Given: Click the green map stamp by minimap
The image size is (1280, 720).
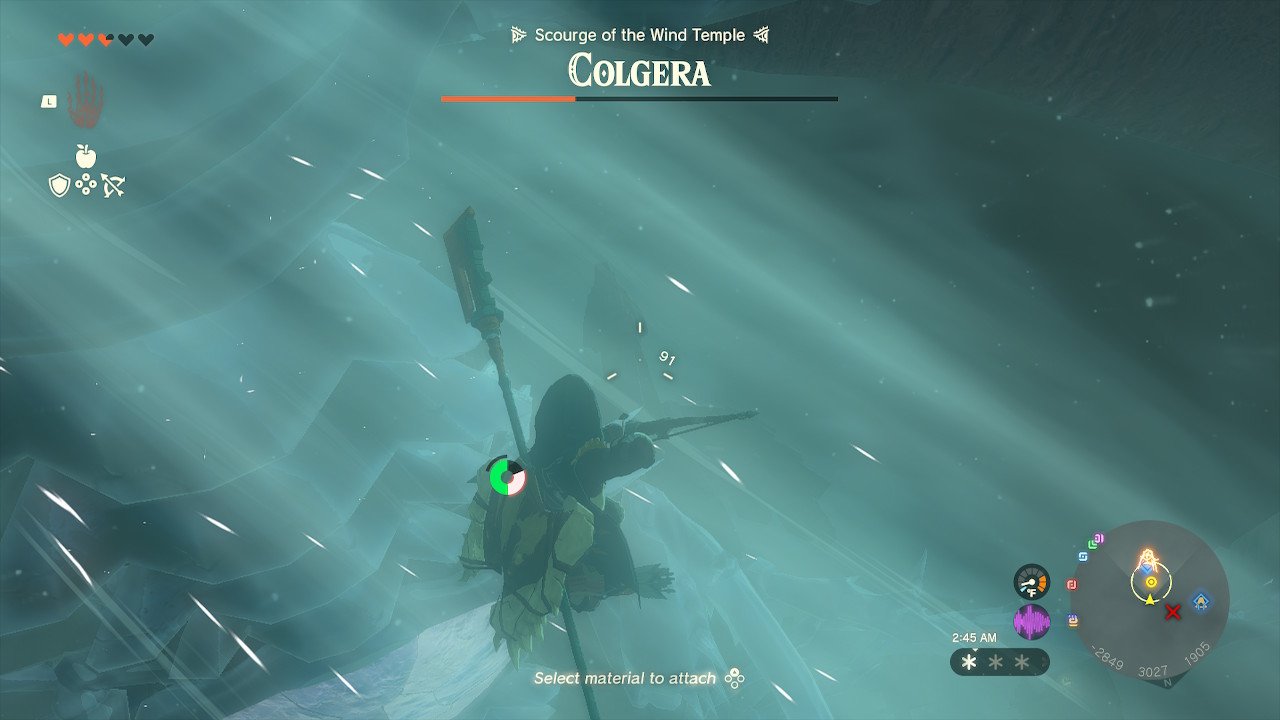Looking at the screenshot, I should click(1092, 545).
